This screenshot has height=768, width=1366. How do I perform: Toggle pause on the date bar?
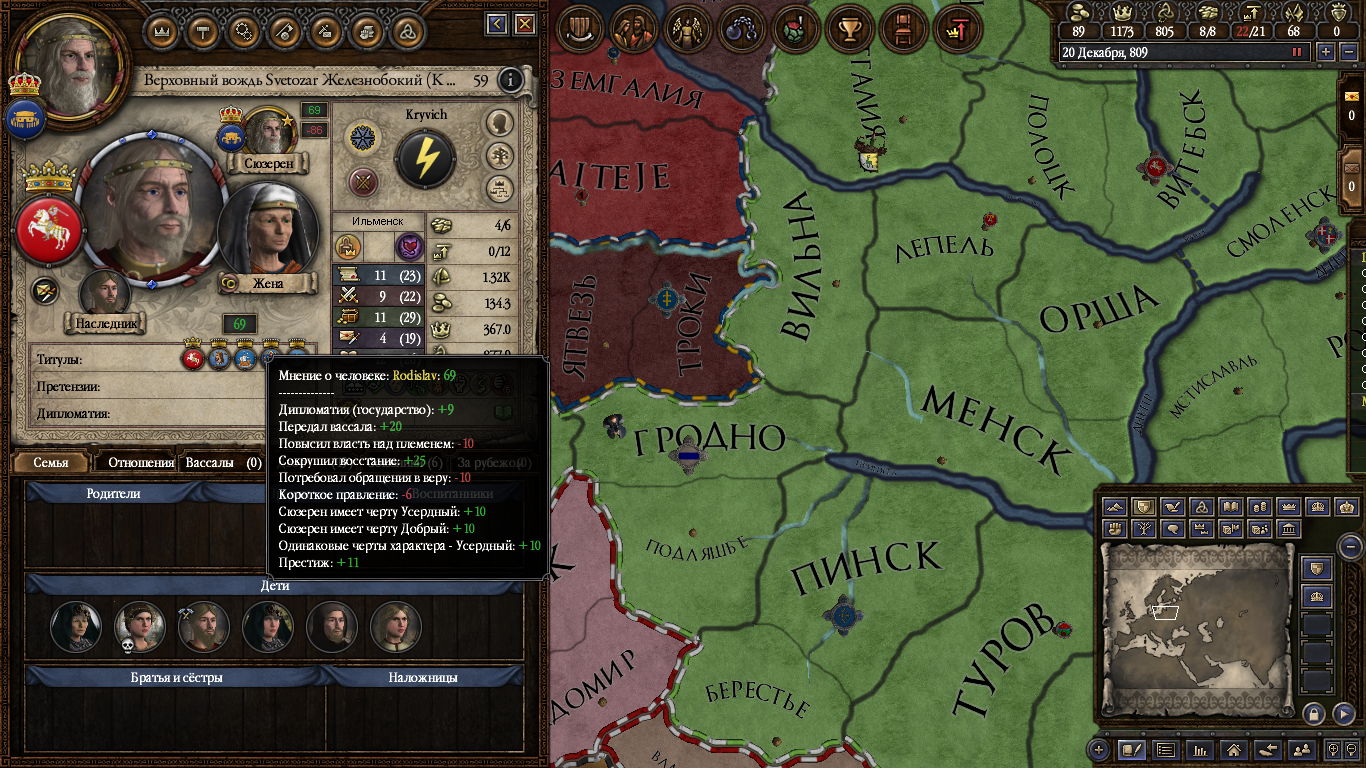[1298, 52]
